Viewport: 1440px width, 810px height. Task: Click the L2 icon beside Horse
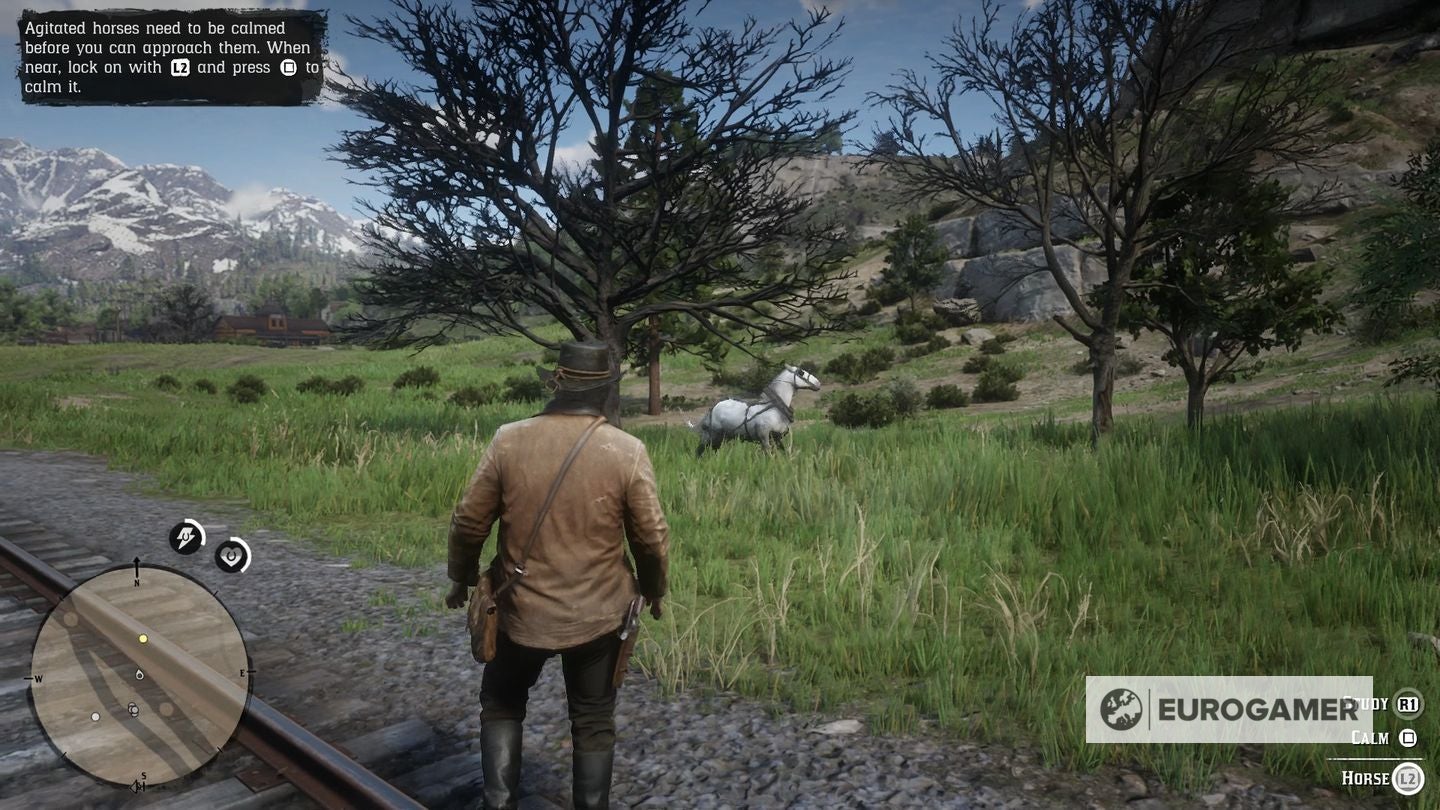click(1406, 777)
